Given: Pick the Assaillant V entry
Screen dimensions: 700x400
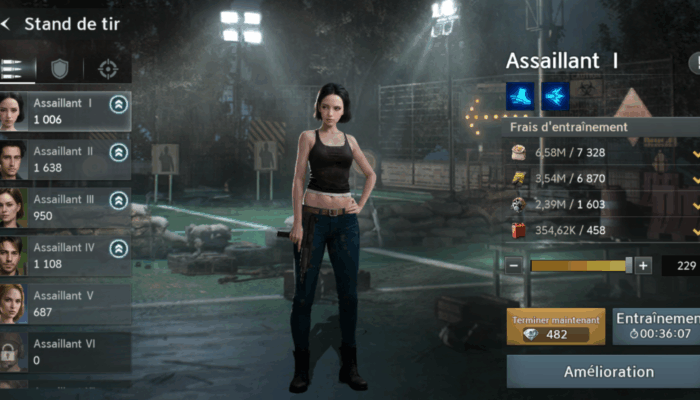Looking at the screenshot, I should [65, 303].
